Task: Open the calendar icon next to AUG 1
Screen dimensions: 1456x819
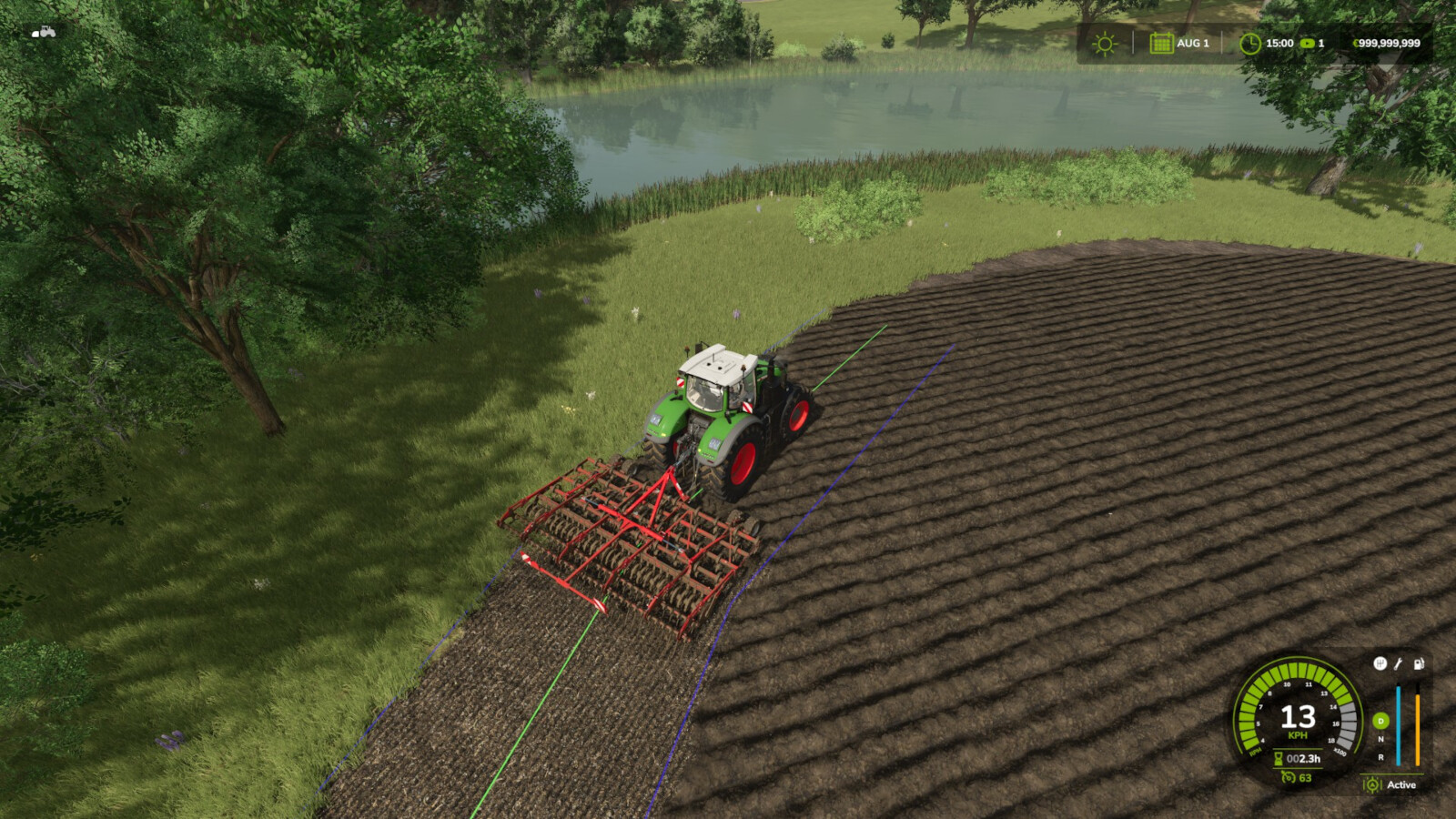Action: (1162, 43)
